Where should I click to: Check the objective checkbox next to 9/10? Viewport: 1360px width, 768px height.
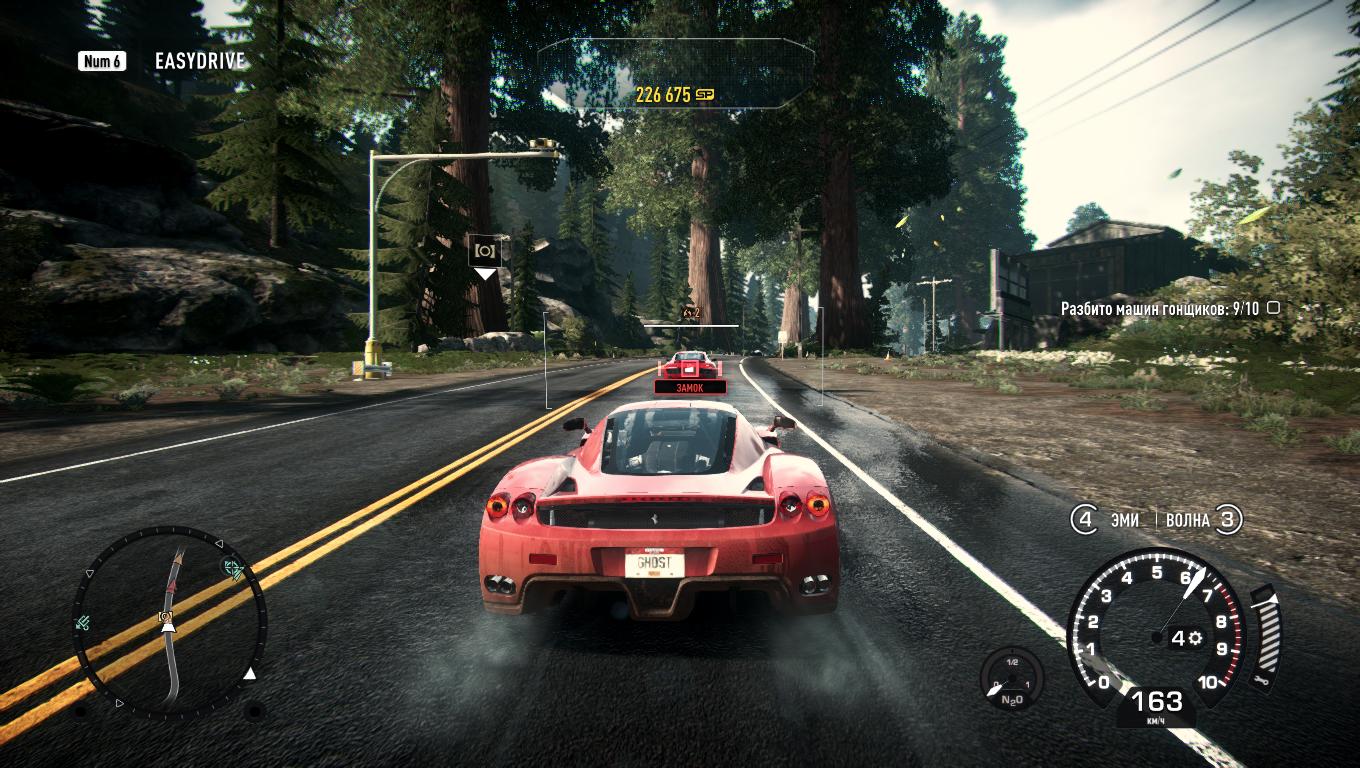tap(1271, 310)
